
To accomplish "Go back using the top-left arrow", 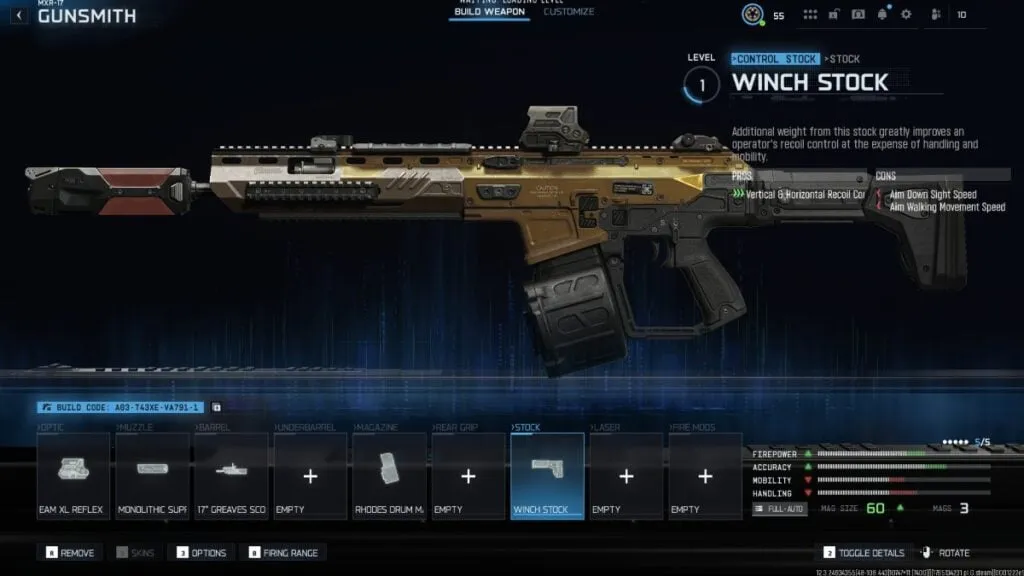I will pos(19,15).
